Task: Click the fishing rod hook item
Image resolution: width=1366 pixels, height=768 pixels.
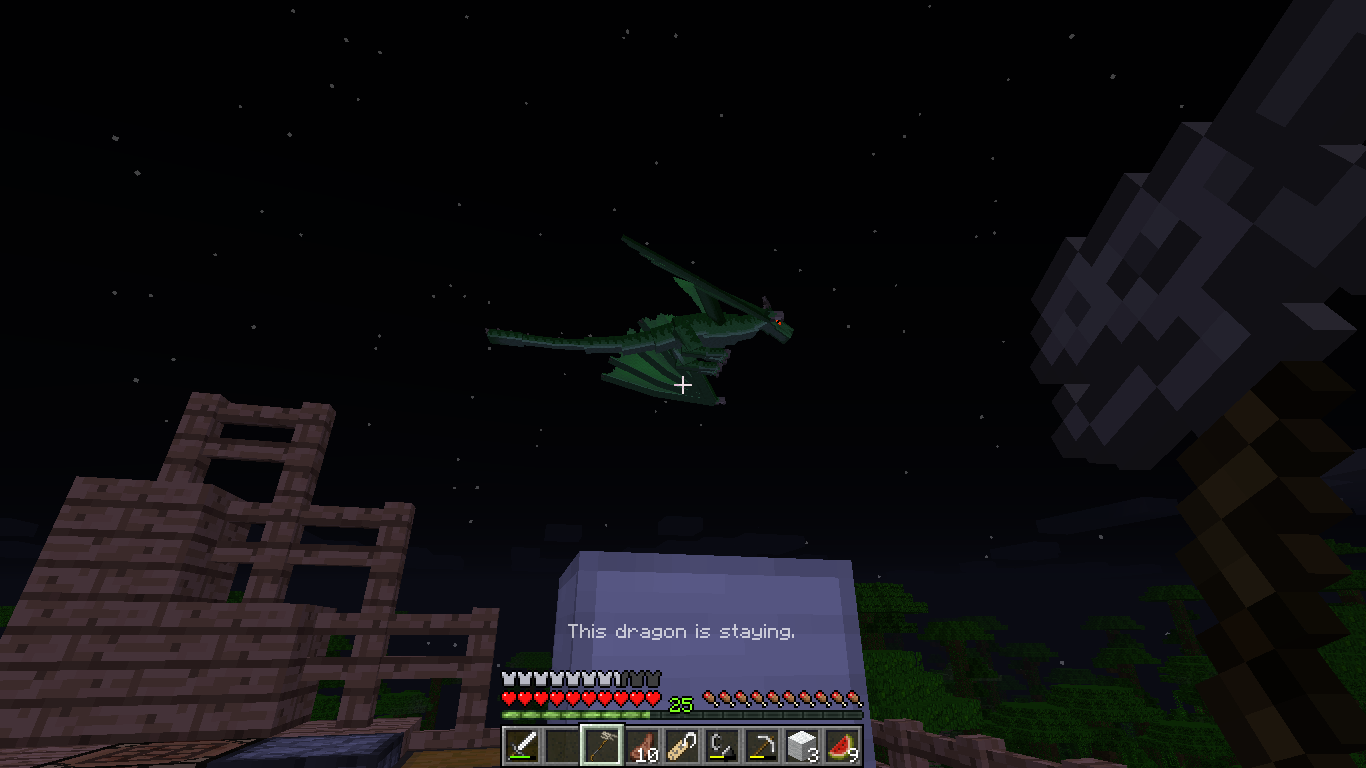Action: pyautogui.click(x=683, y=745)
